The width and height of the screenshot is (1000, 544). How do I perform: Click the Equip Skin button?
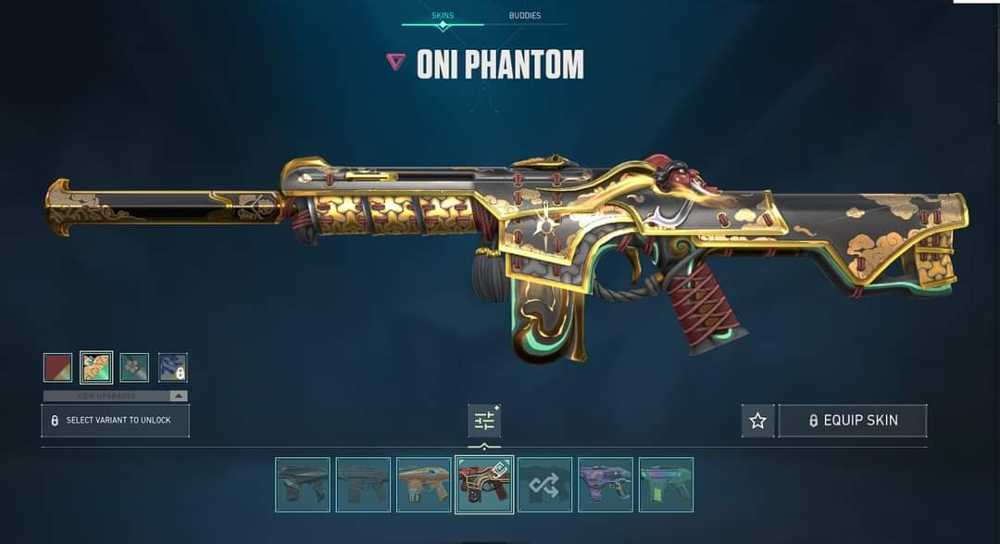point(852,421)
